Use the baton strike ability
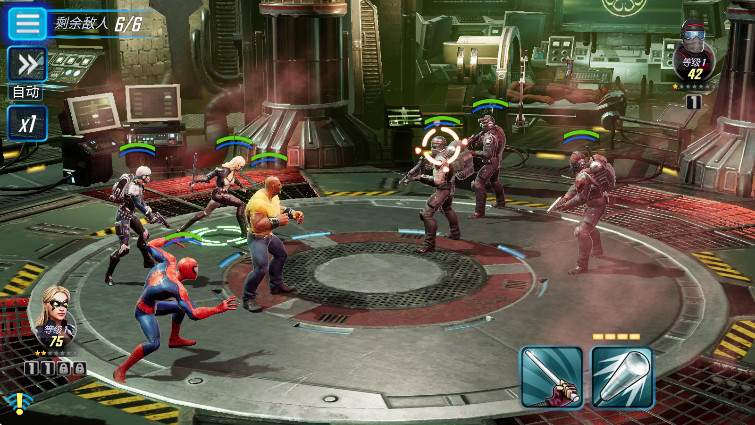The image size is (755, 425). point(551,377)
